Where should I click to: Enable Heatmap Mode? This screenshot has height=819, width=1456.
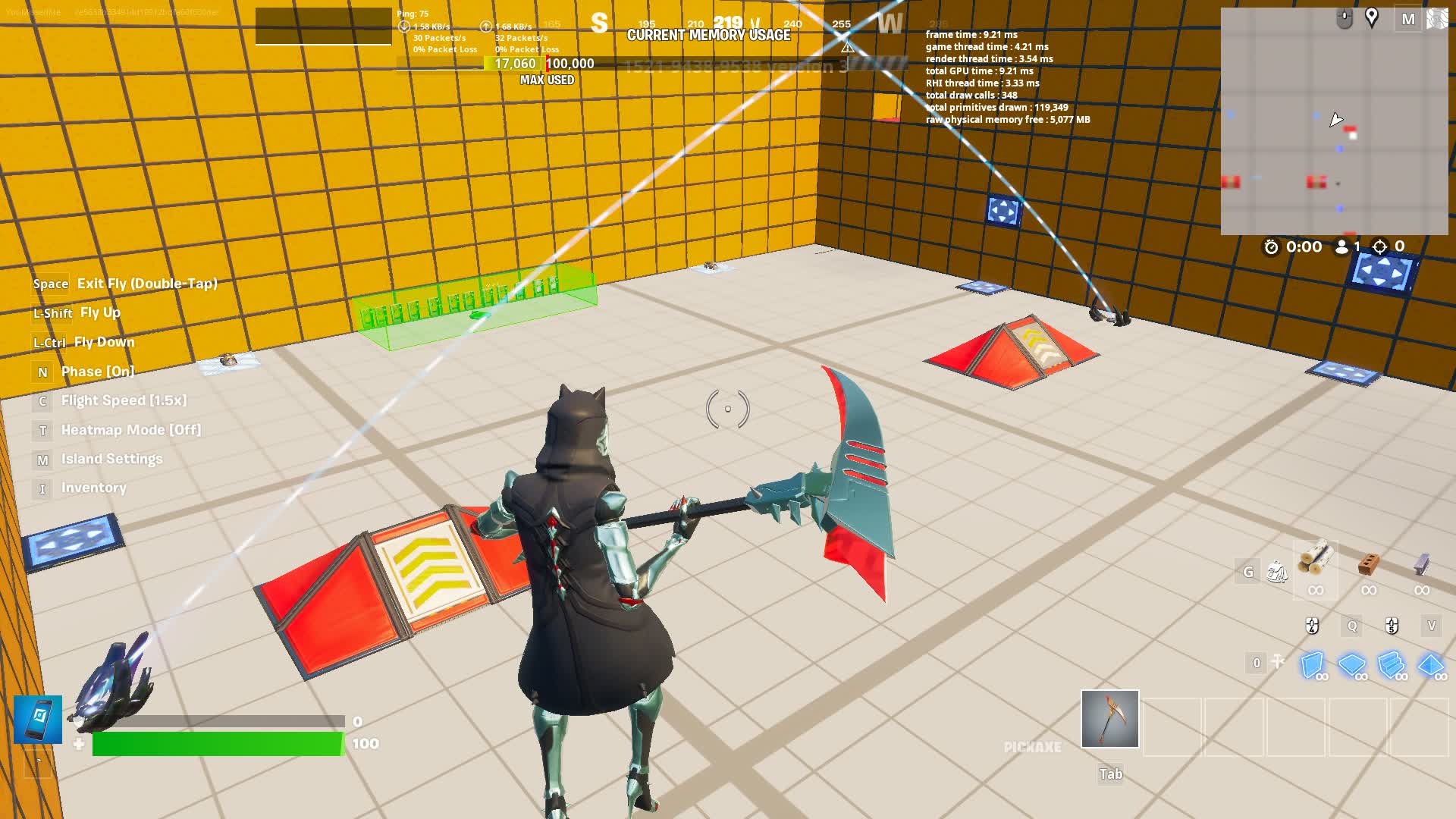tap(131, 430)
